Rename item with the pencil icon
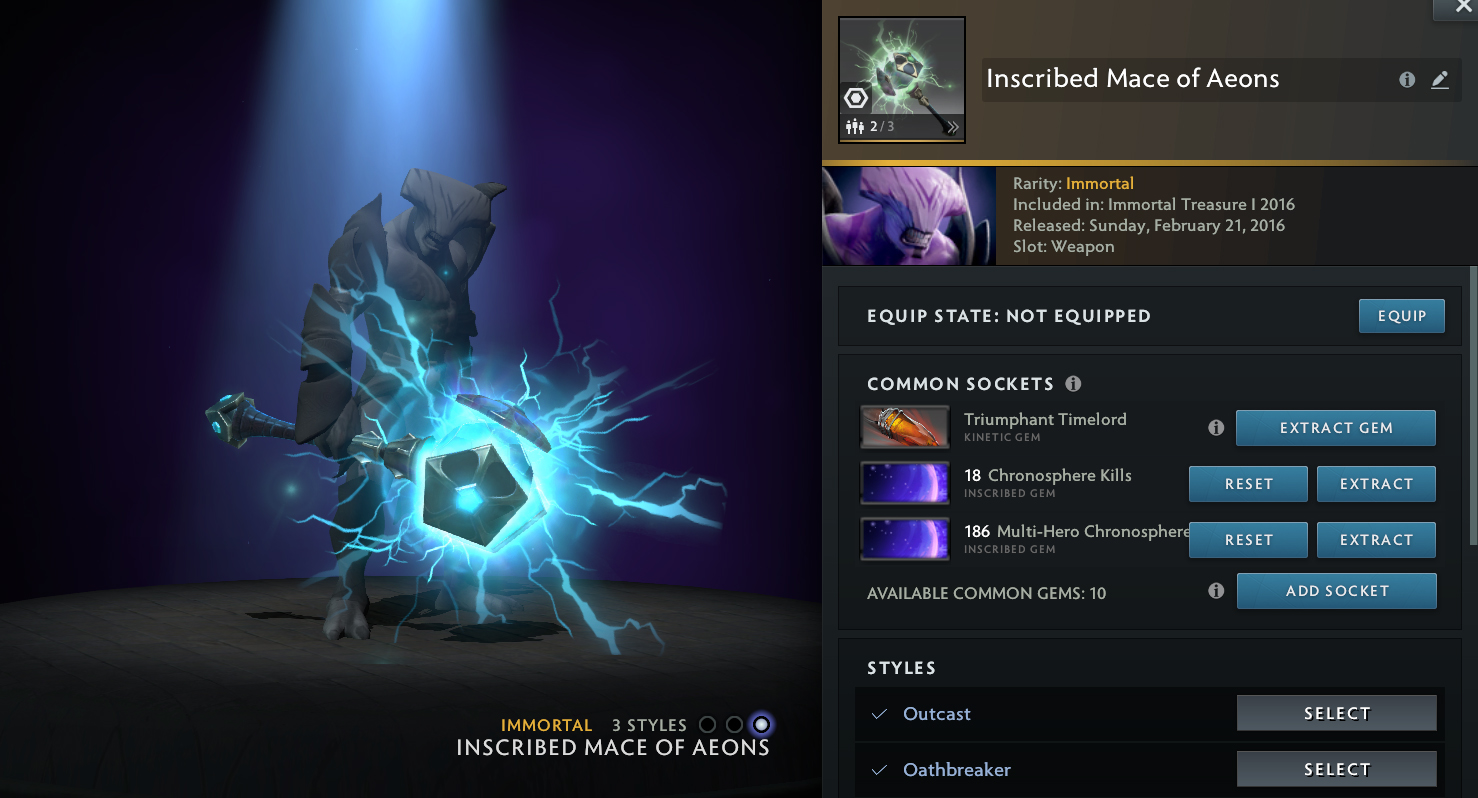 [x=1440, y=80]
